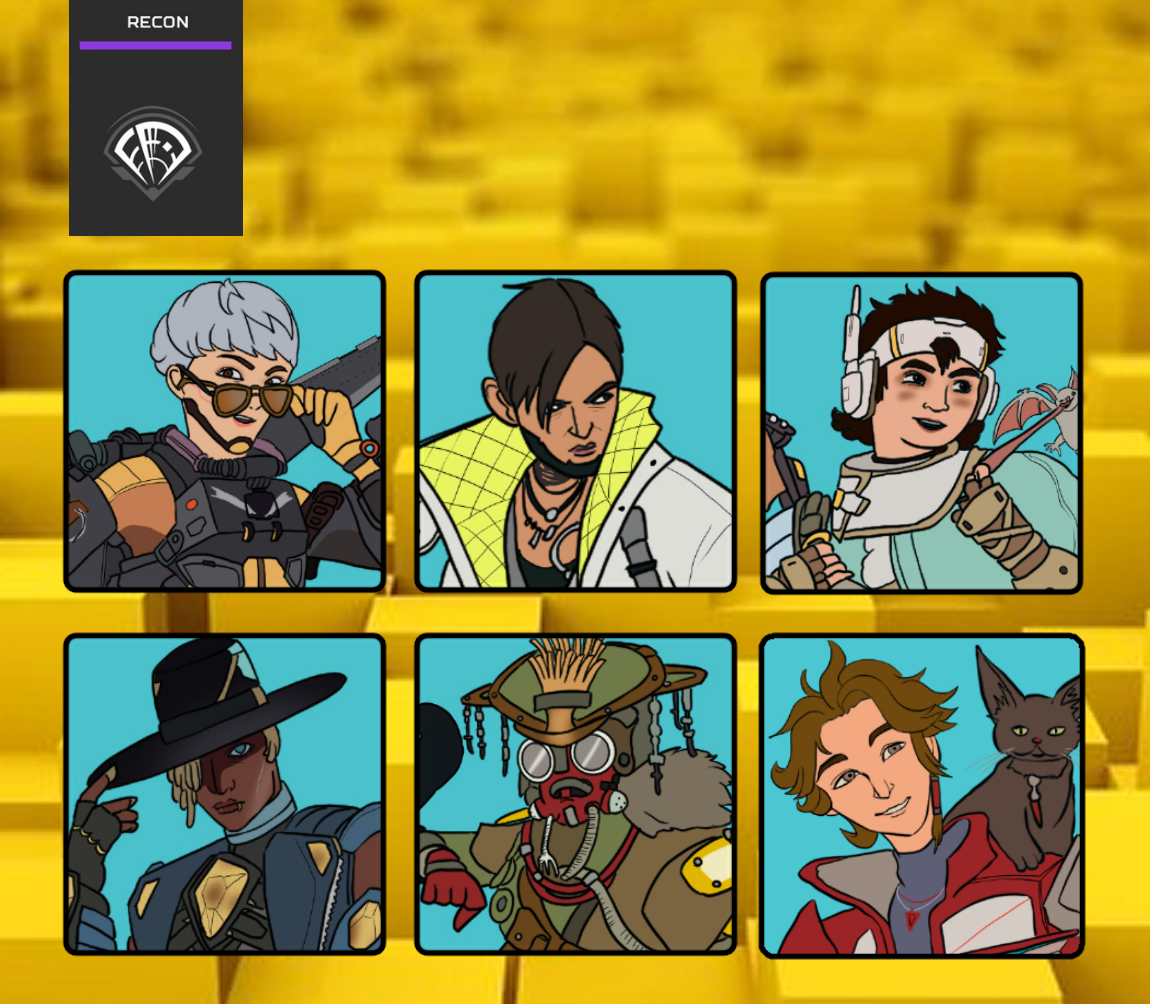Image resolution: width=1150 pixels, height=1004 pixels.
Task: Choose the legend wearing the wide black hat
Action: click(x=224, y=794)
